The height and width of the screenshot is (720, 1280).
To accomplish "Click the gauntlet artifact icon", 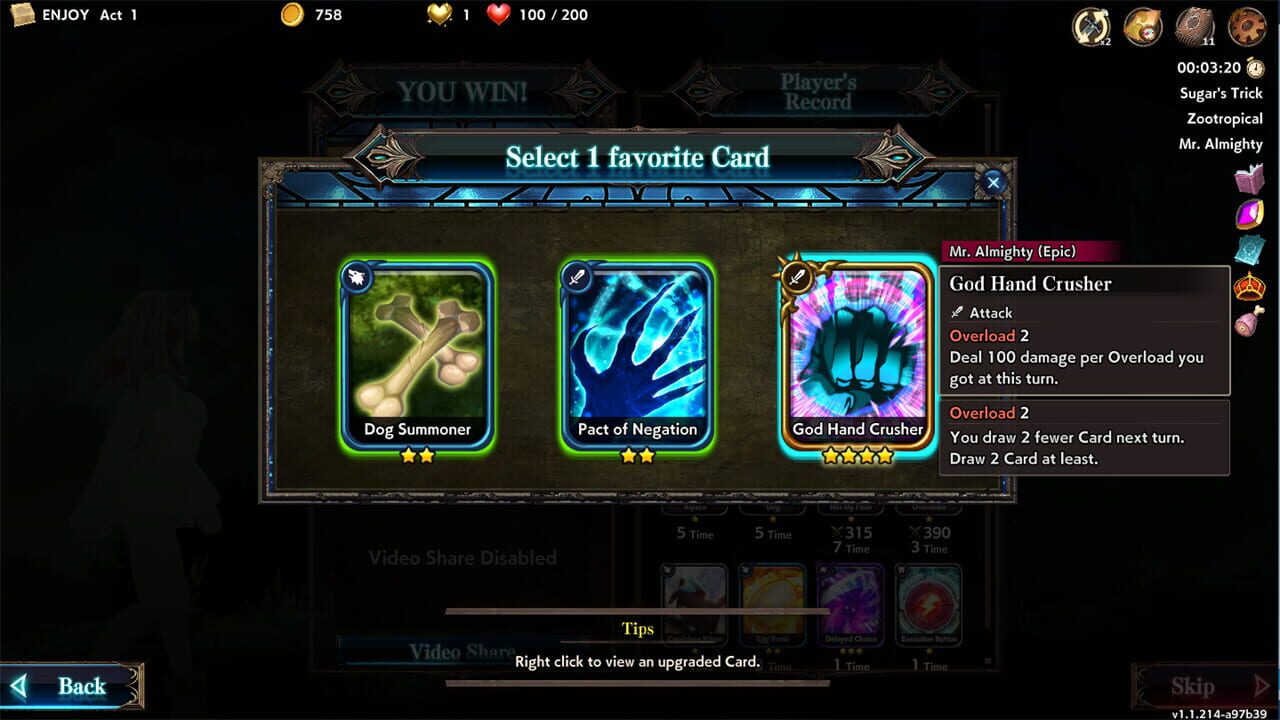I will 1141,28.
